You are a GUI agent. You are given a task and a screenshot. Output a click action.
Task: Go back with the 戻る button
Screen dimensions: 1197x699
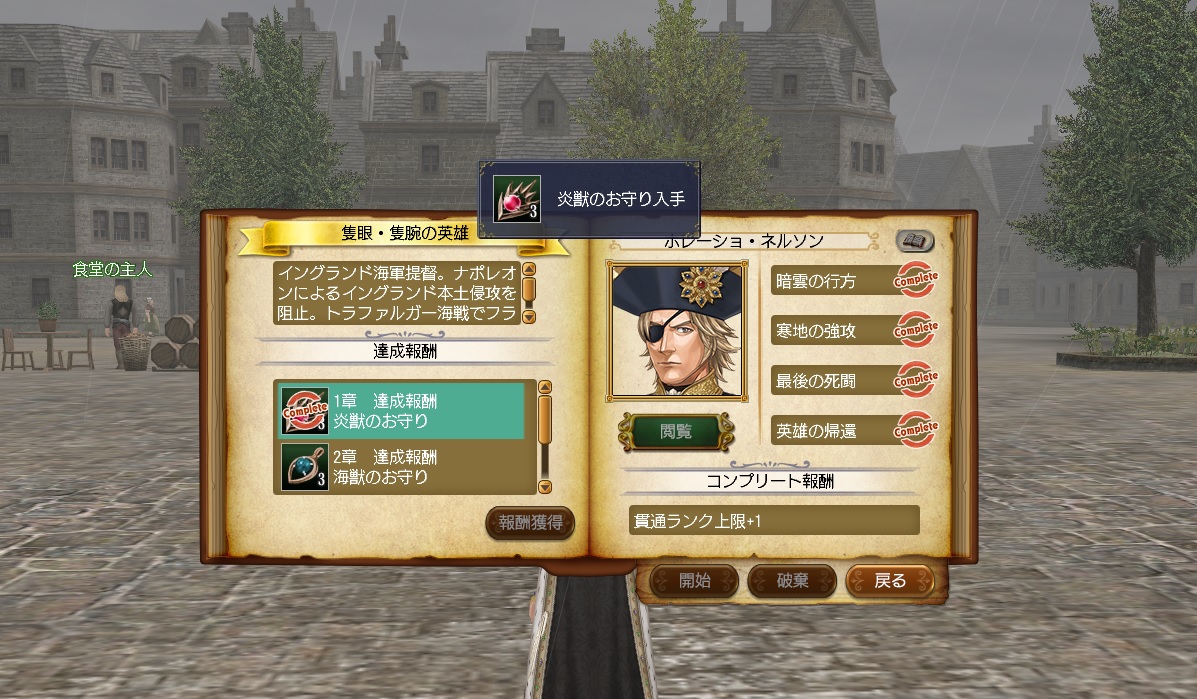coord(889,580)
